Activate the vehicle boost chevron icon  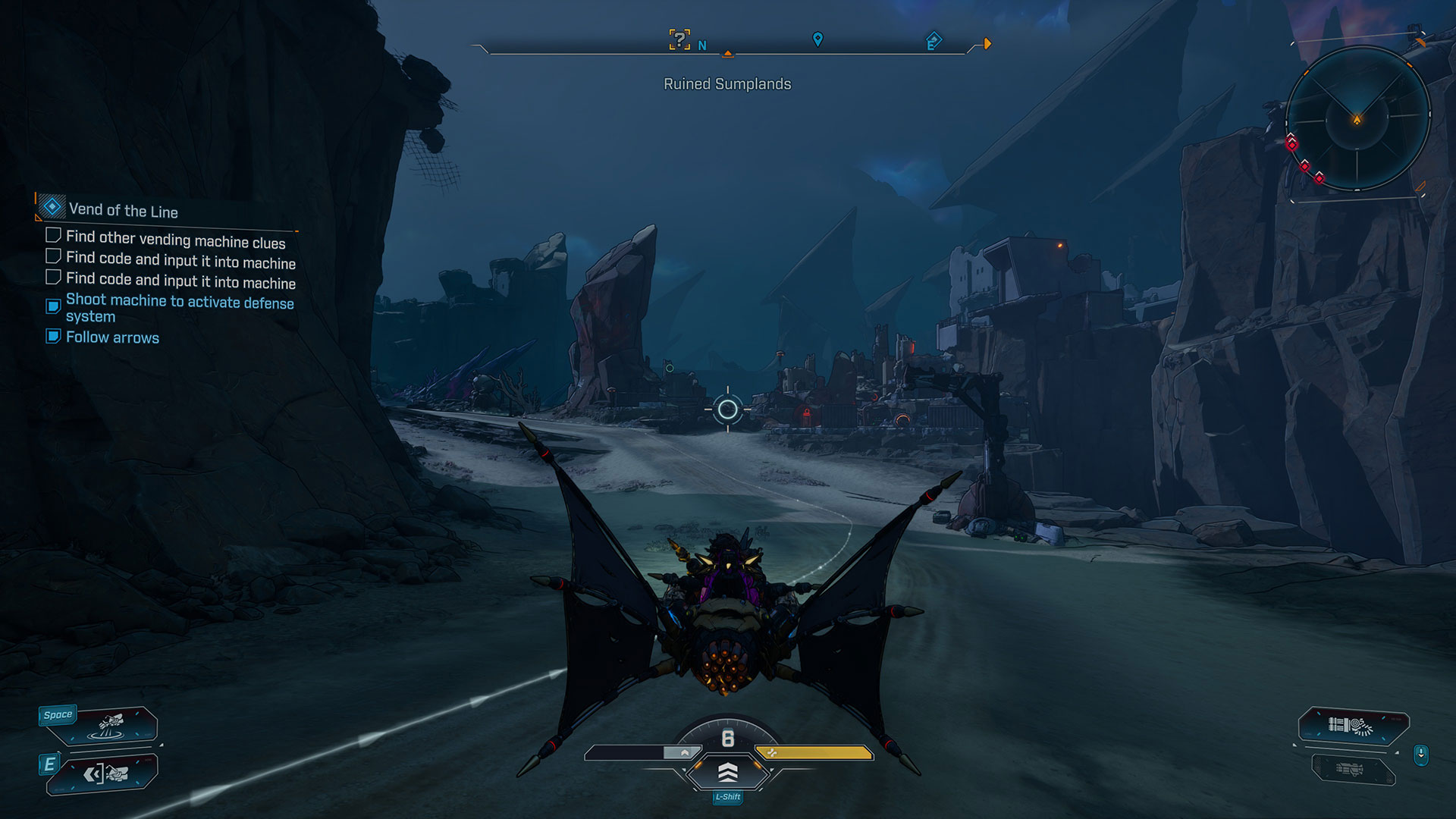(727, 773)
